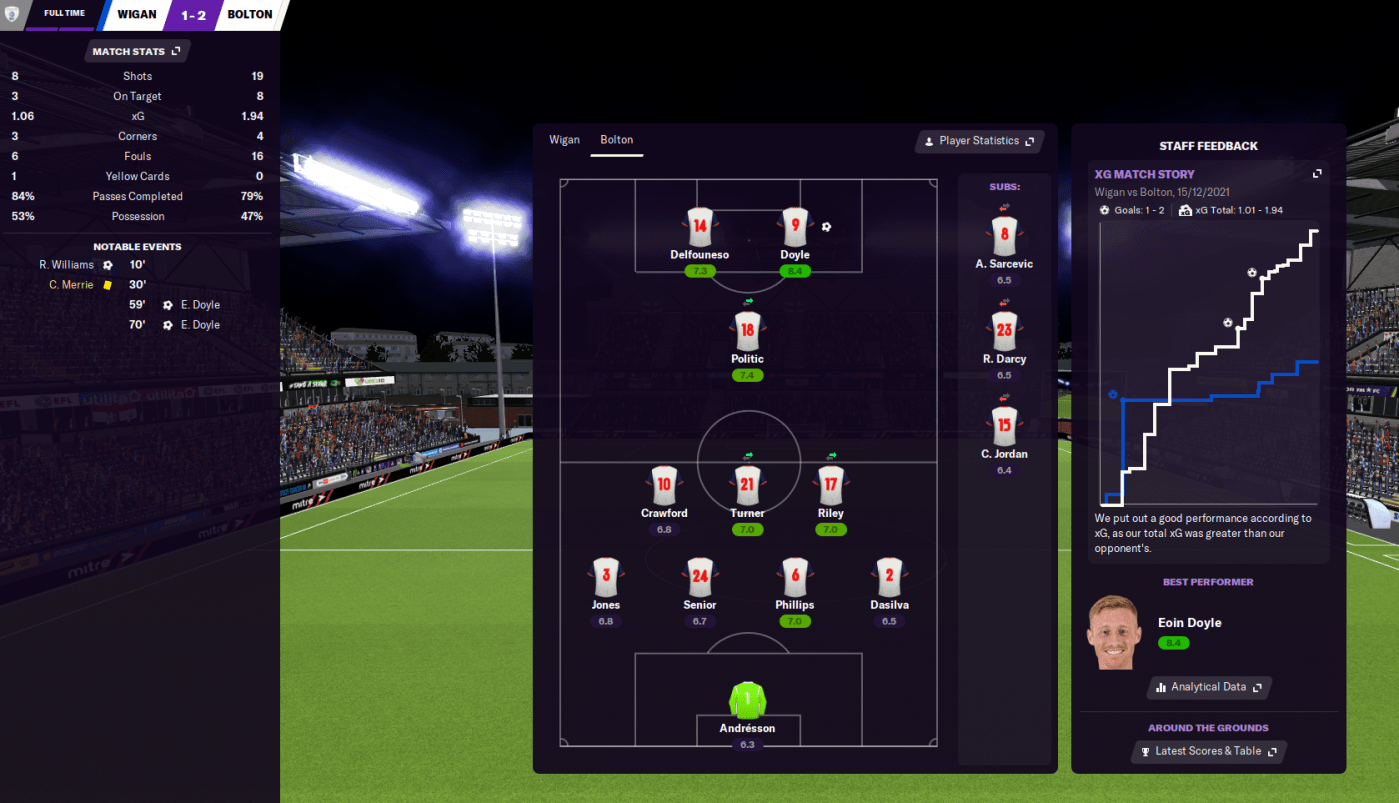Choose defender Senior's shirt
This screenshot has width=1399, height=803.
click(700, 577)
